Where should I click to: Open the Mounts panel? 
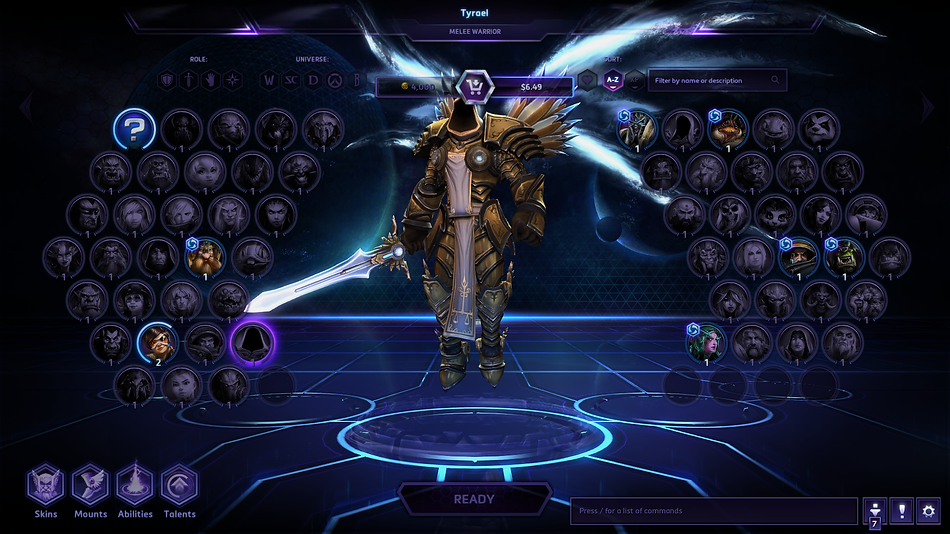click(90, 486)
